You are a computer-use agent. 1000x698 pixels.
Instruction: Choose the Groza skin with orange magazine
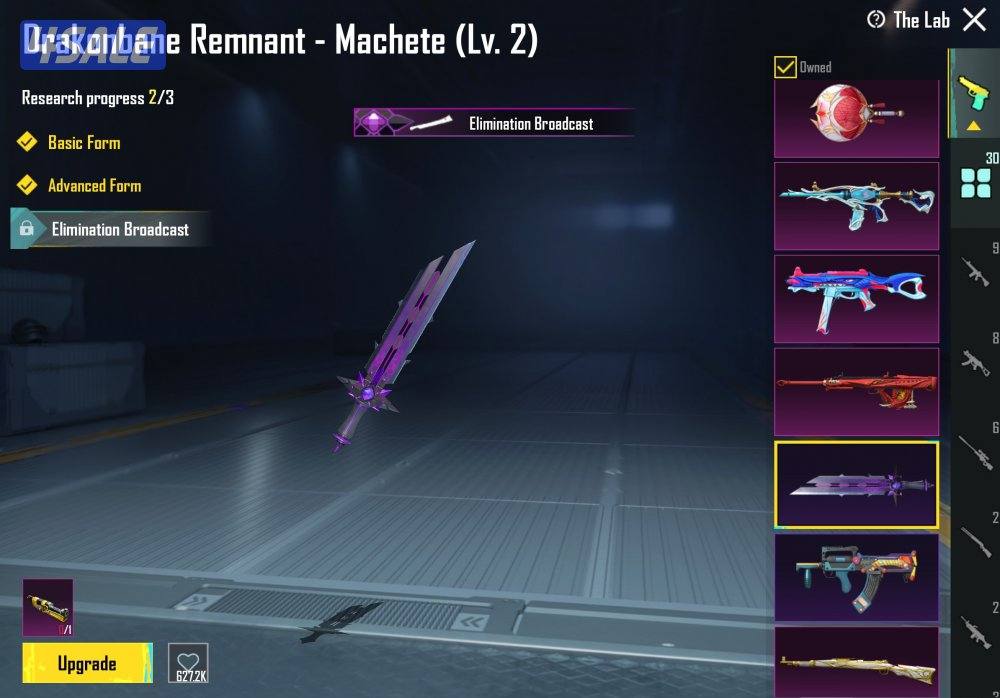point(856,577)
